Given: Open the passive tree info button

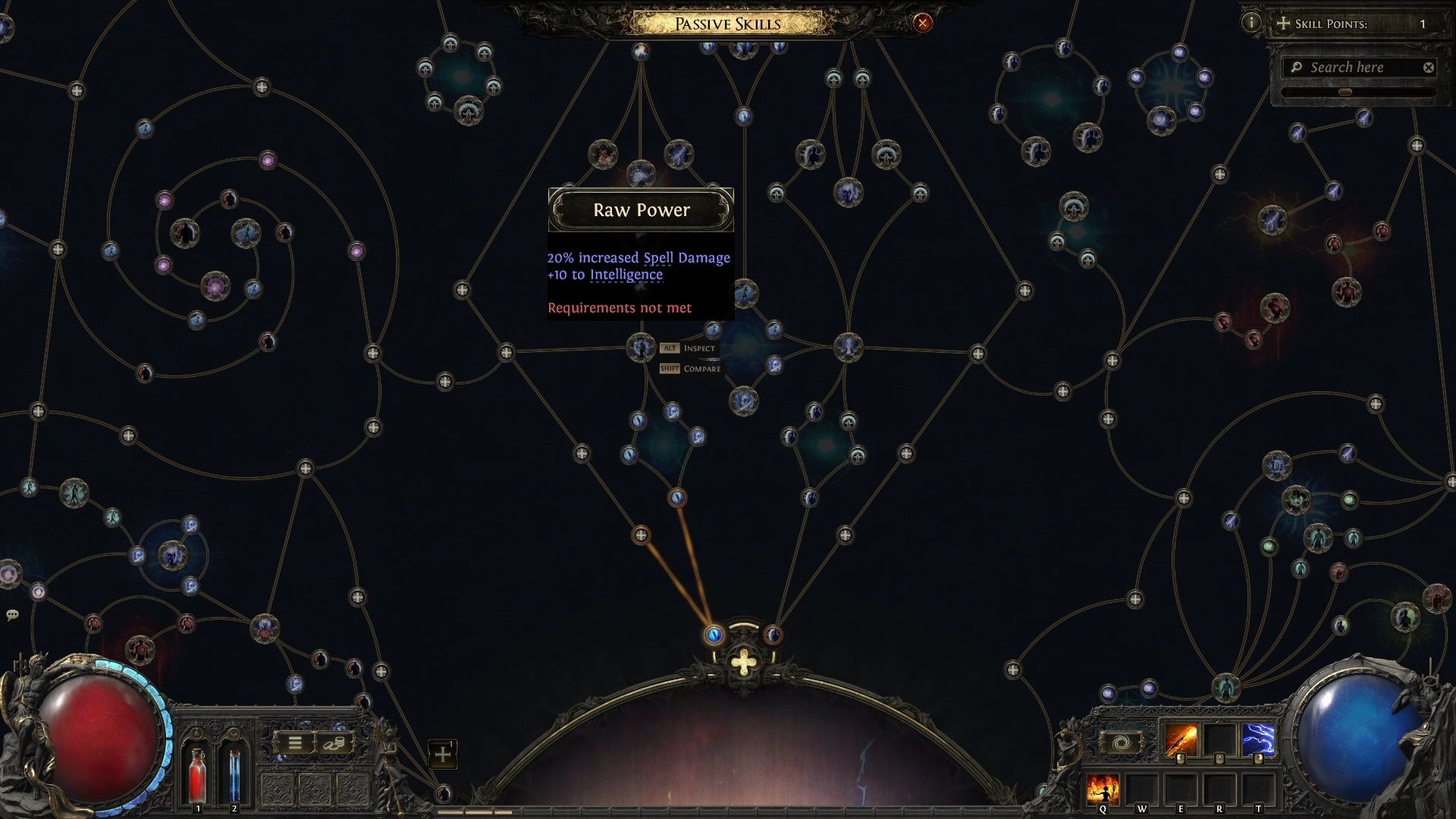Looking at the screenshot, I should coord(1250,23).
